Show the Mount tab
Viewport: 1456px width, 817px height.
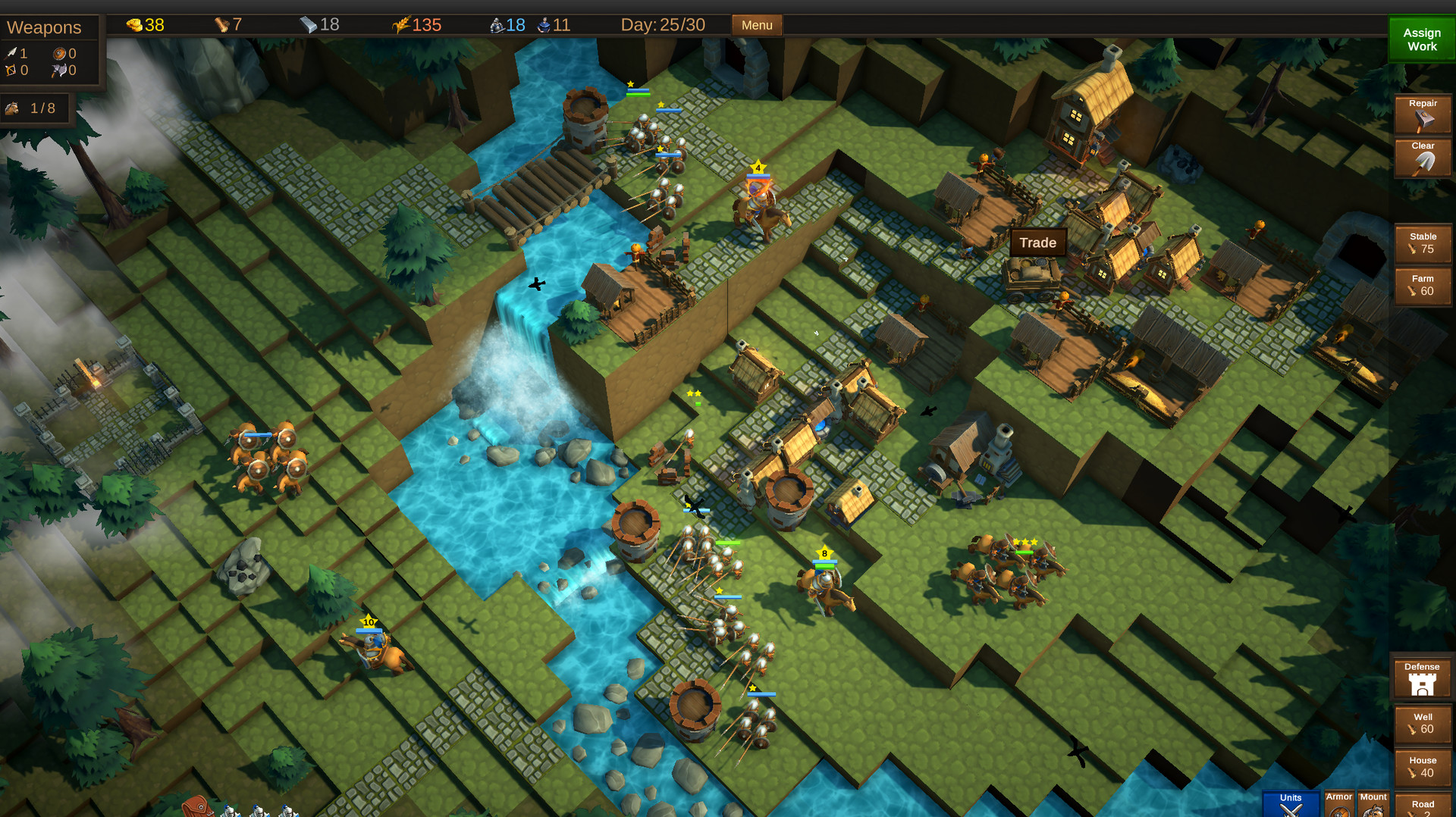pos(1373,804)
